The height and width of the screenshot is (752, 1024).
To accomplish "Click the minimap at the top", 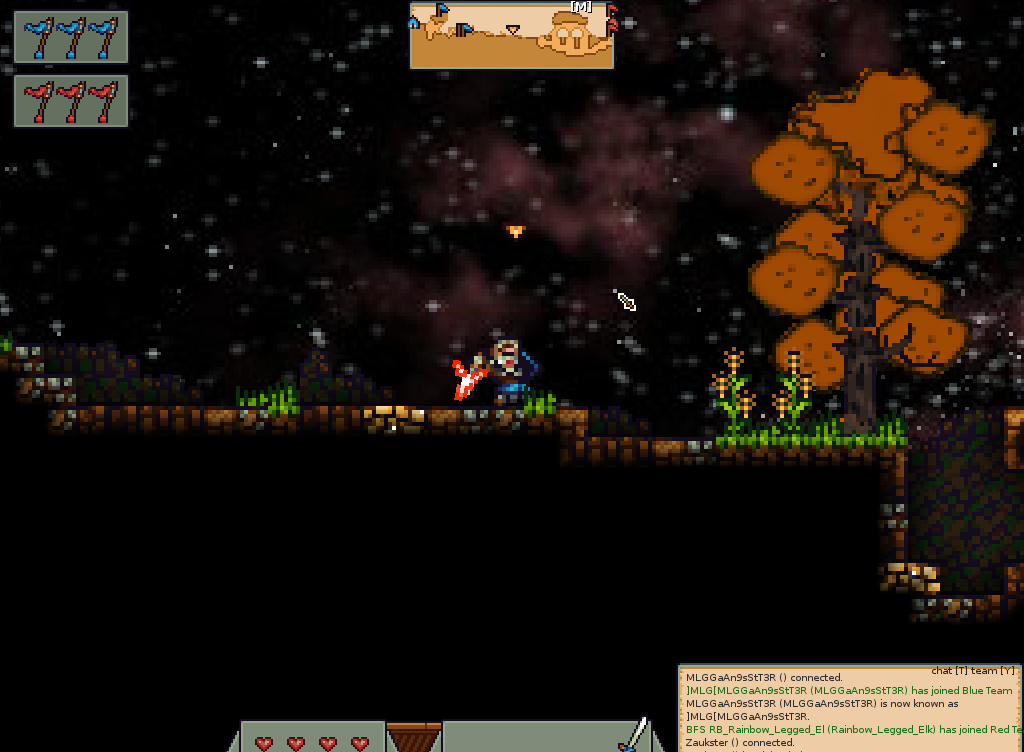I will [x=511, y=36].
